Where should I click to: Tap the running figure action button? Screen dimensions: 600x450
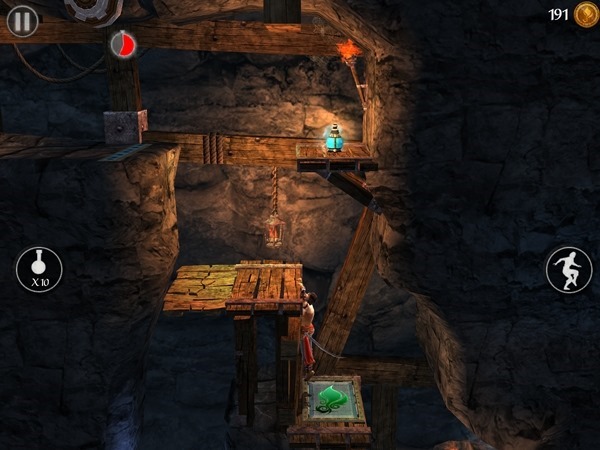[568, 269]
